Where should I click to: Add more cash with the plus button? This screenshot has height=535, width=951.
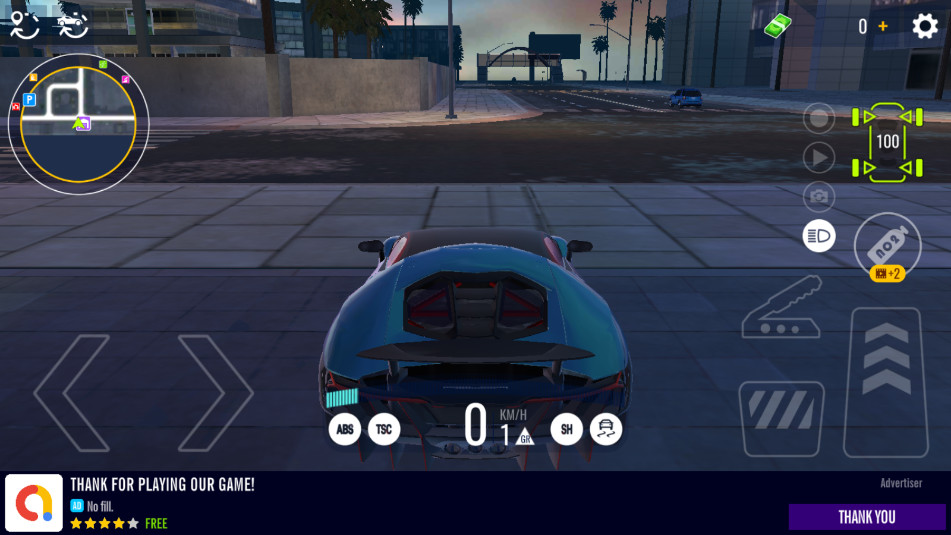click(883, 26)
